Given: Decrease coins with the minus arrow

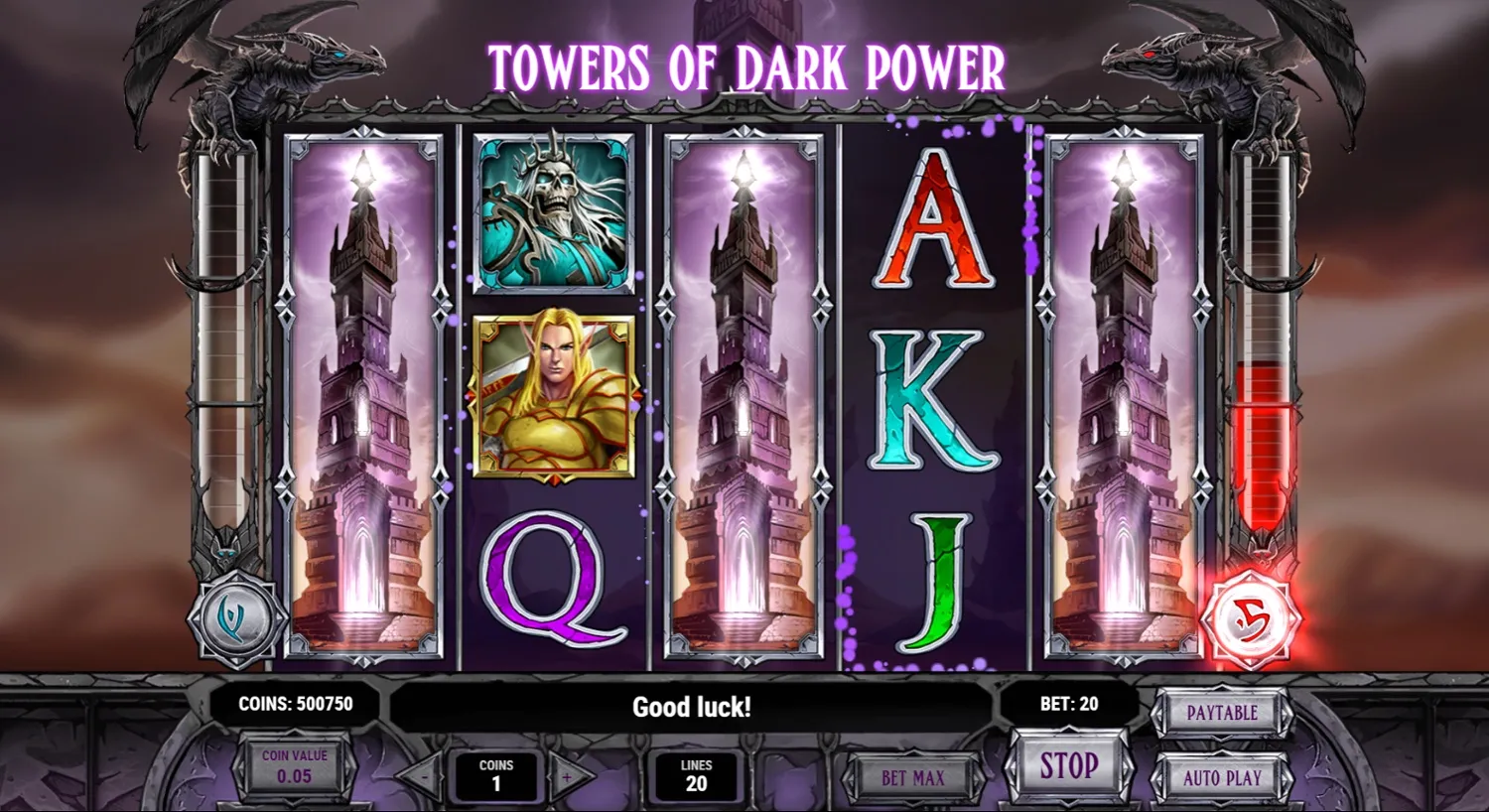Looking at the screenshot, I should pos(424,778).
